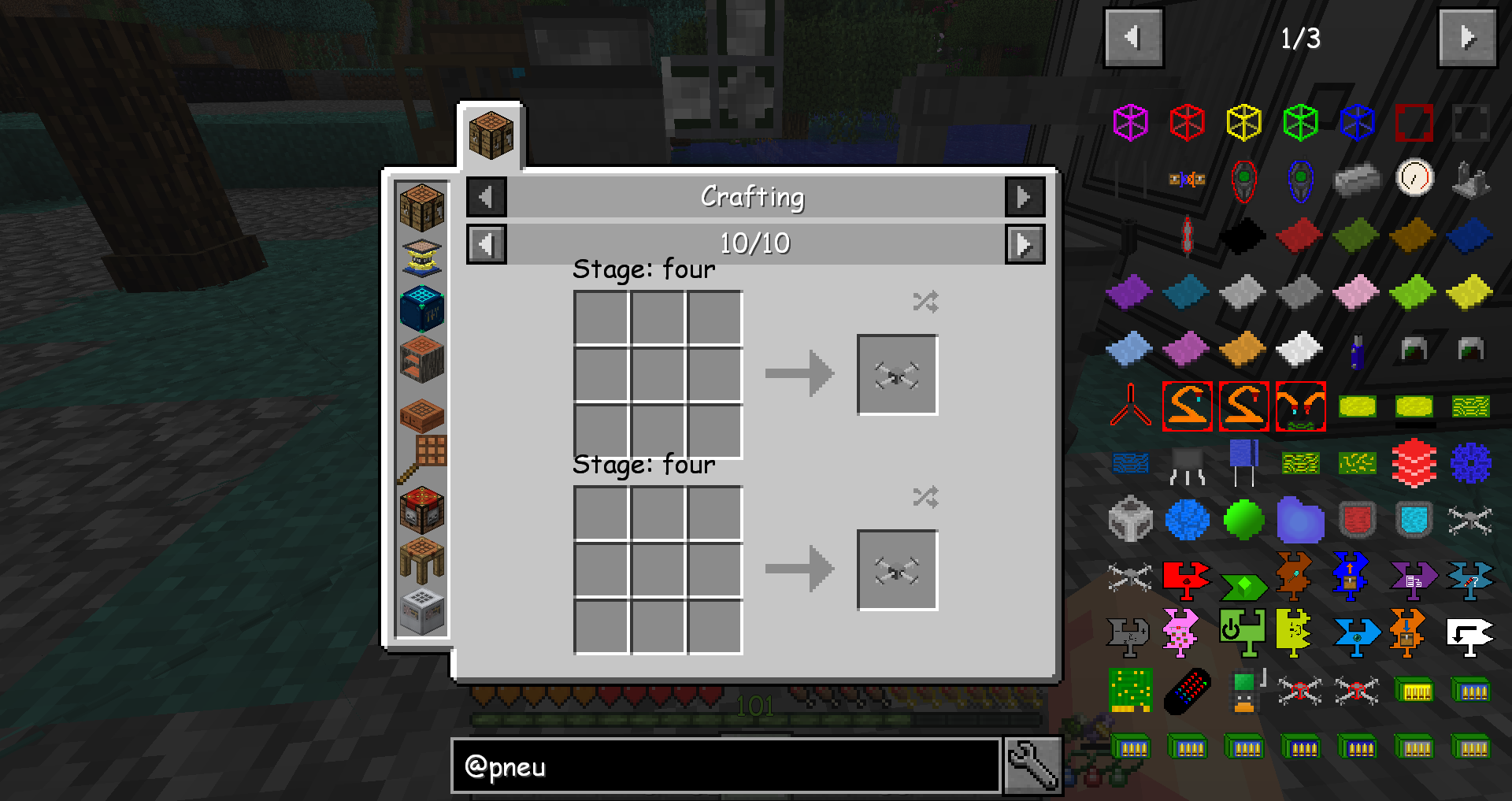Image resolution: width=1512 pixels, height=801 pixels.
Task: Open JEI settings with the wrench icon
Action: 1033,765
